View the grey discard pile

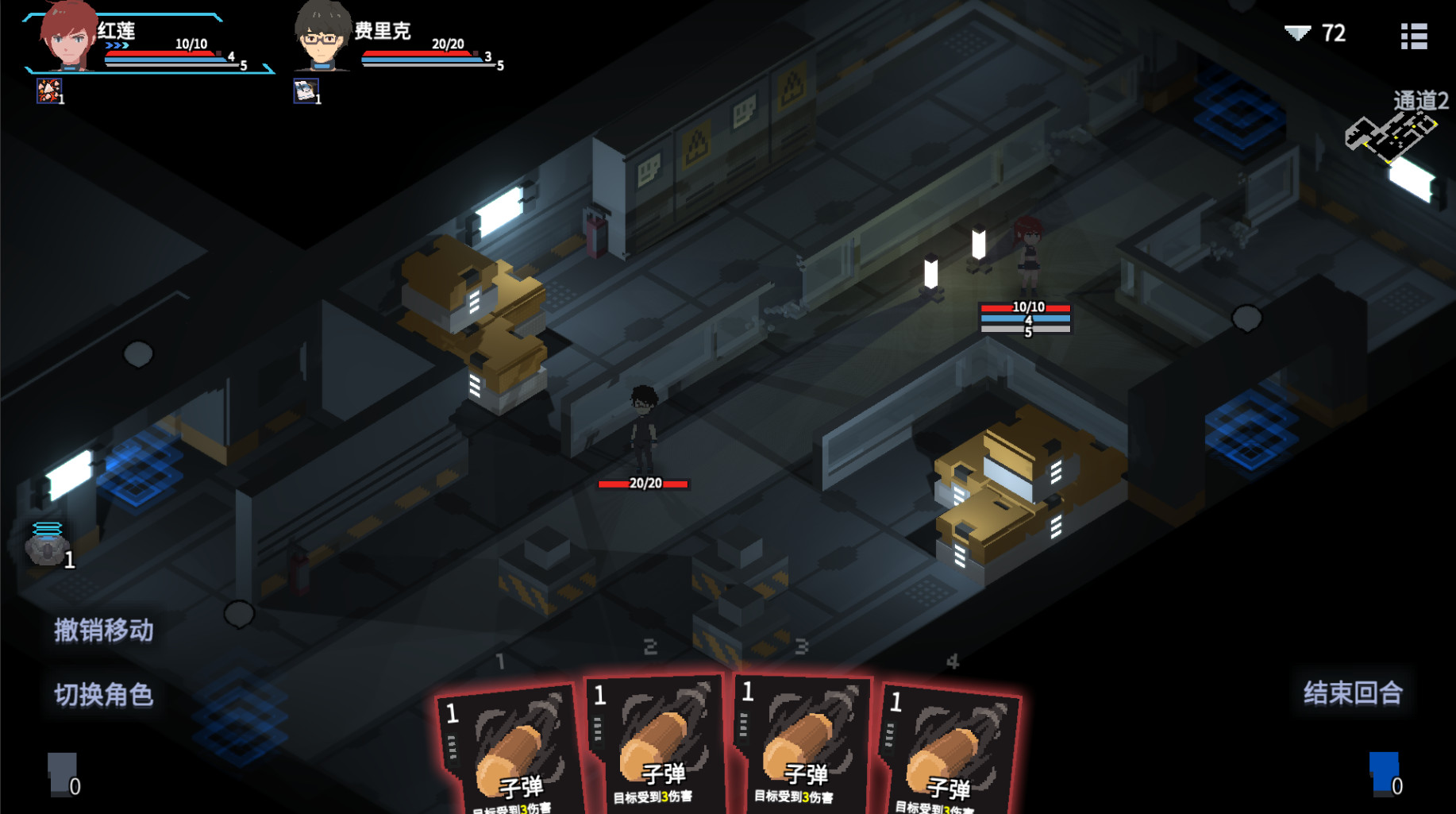(62, 773)
